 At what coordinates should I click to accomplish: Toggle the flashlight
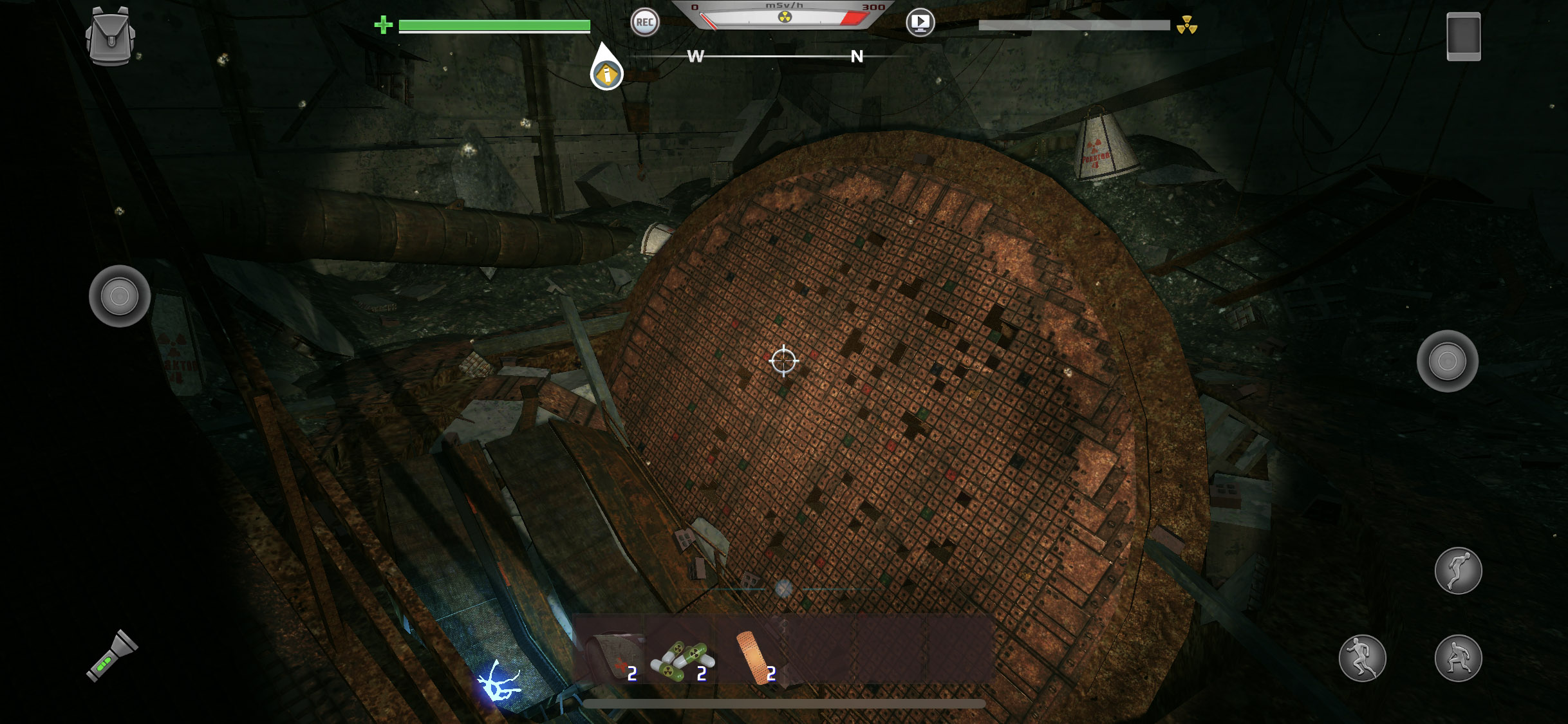pyautogui.click(x=113, y=655)
